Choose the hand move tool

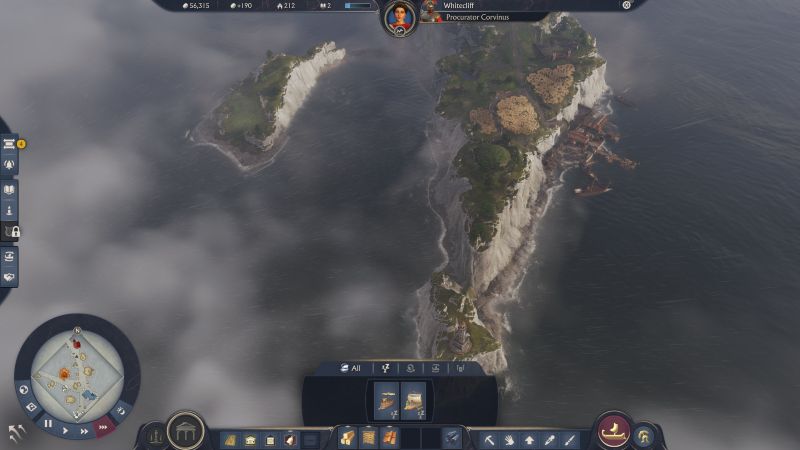click(x=509, y=439)
